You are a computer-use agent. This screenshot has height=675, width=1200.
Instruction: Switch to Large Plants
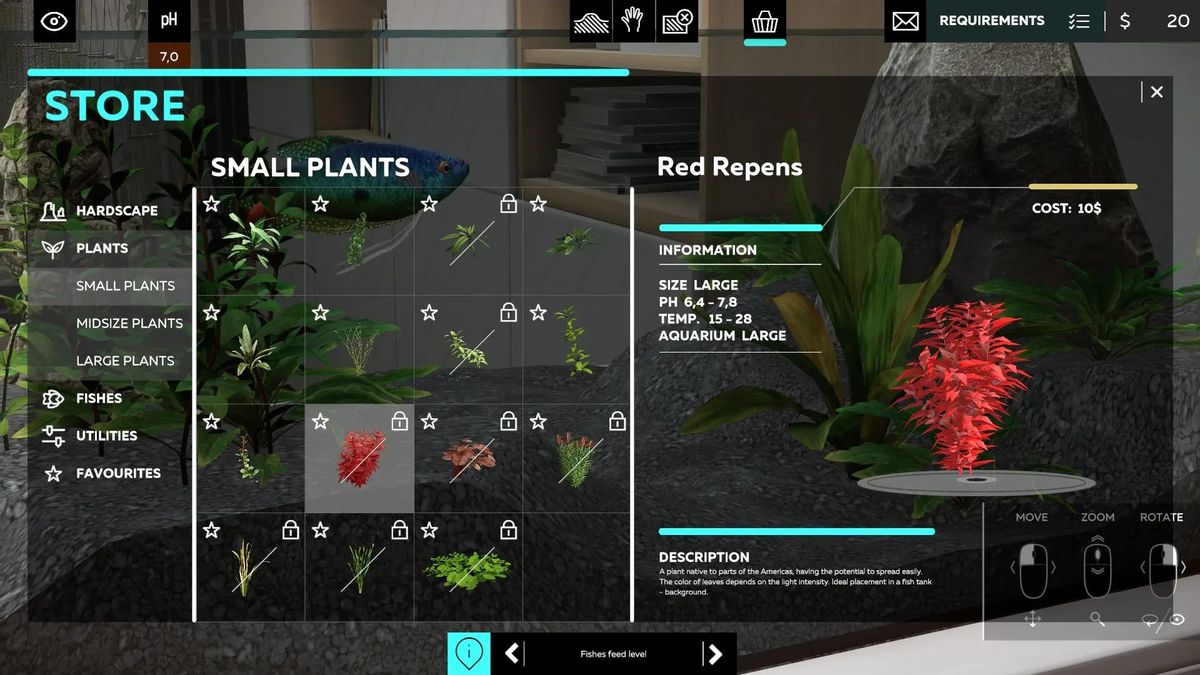point(125,360)
